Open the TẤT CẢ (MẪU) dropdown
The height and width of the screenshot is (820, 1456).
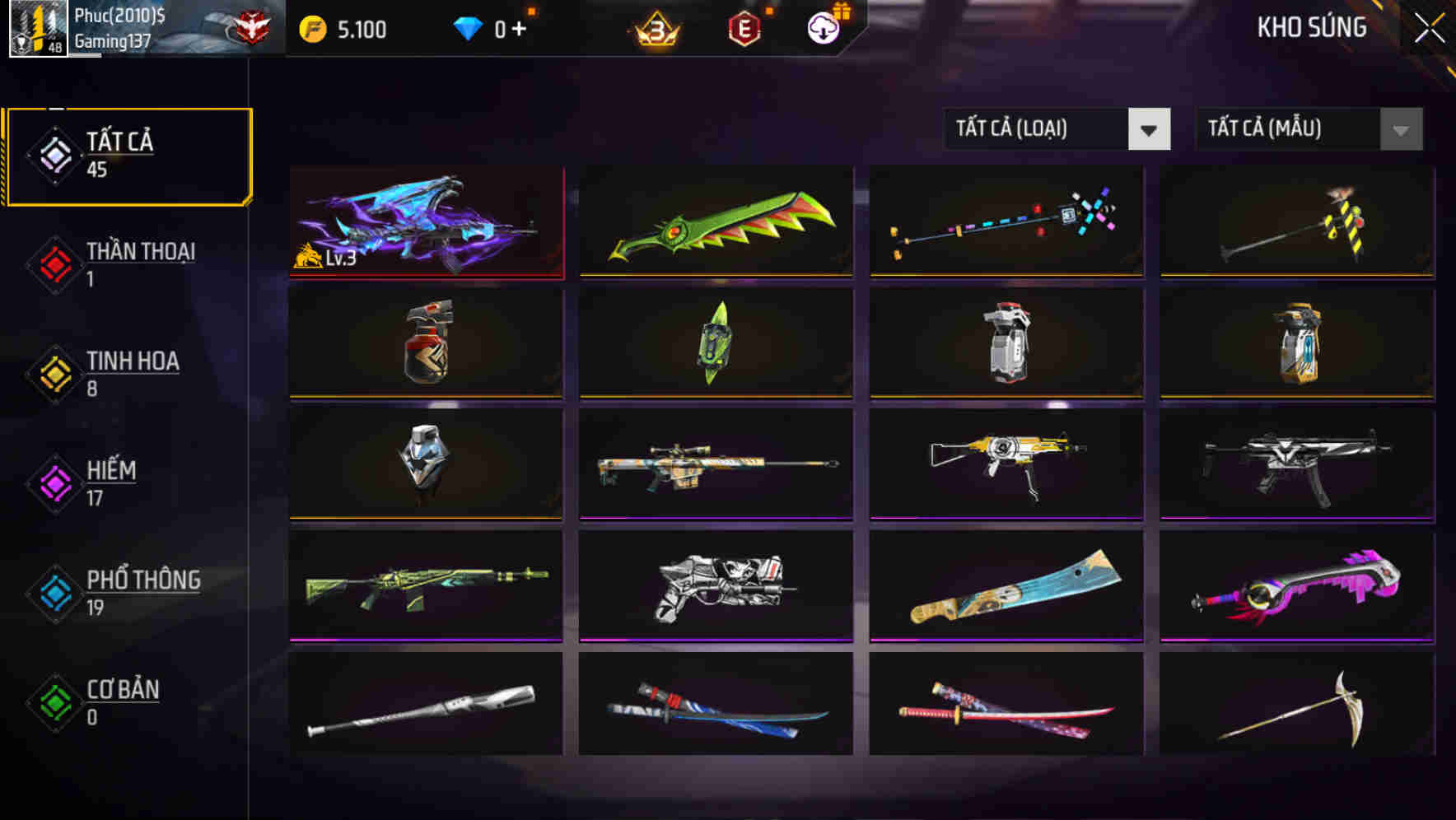click(1308, 129)
